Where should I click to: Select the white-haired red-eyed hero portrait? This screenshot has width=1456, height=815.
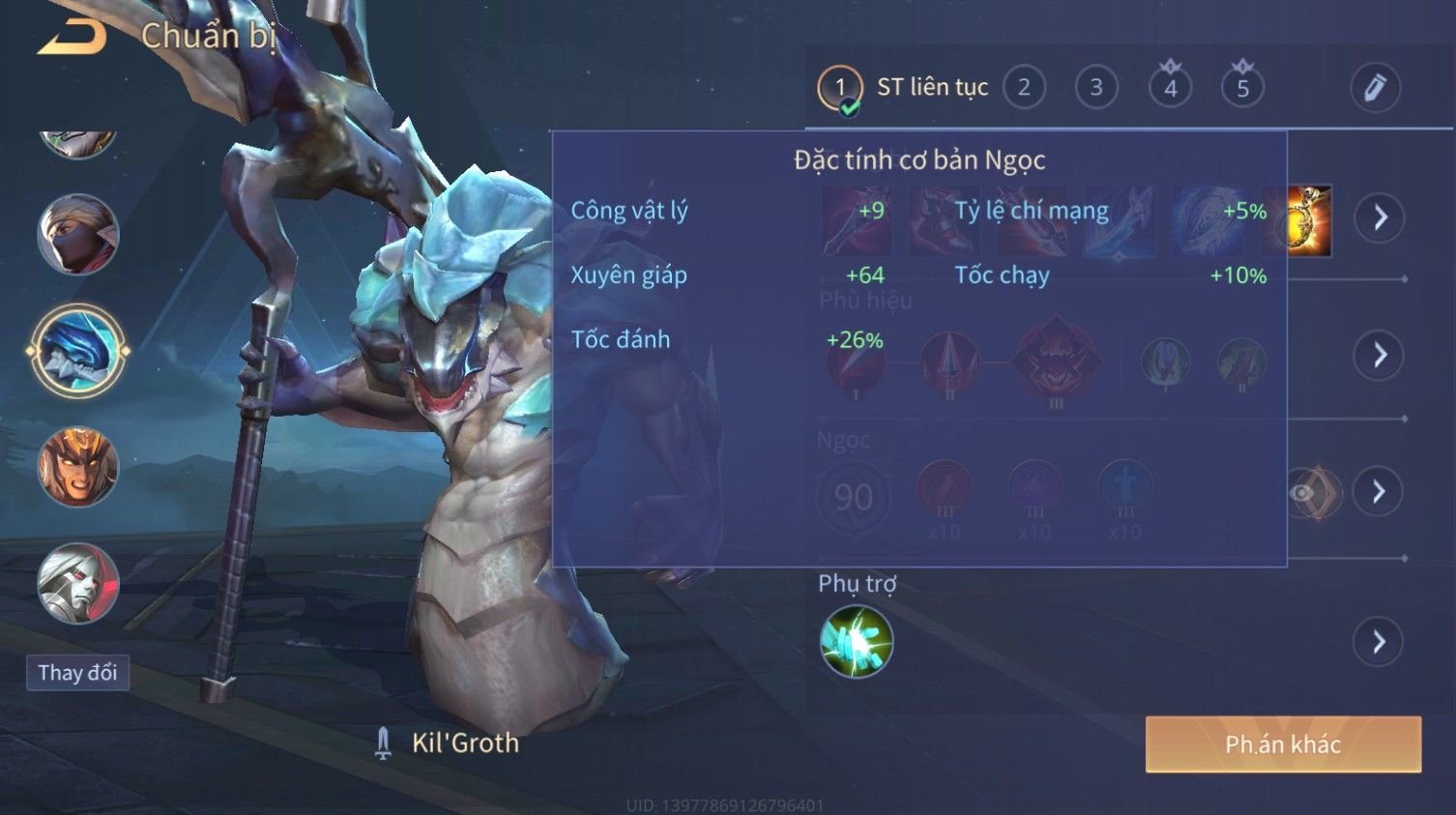(77, 584)
